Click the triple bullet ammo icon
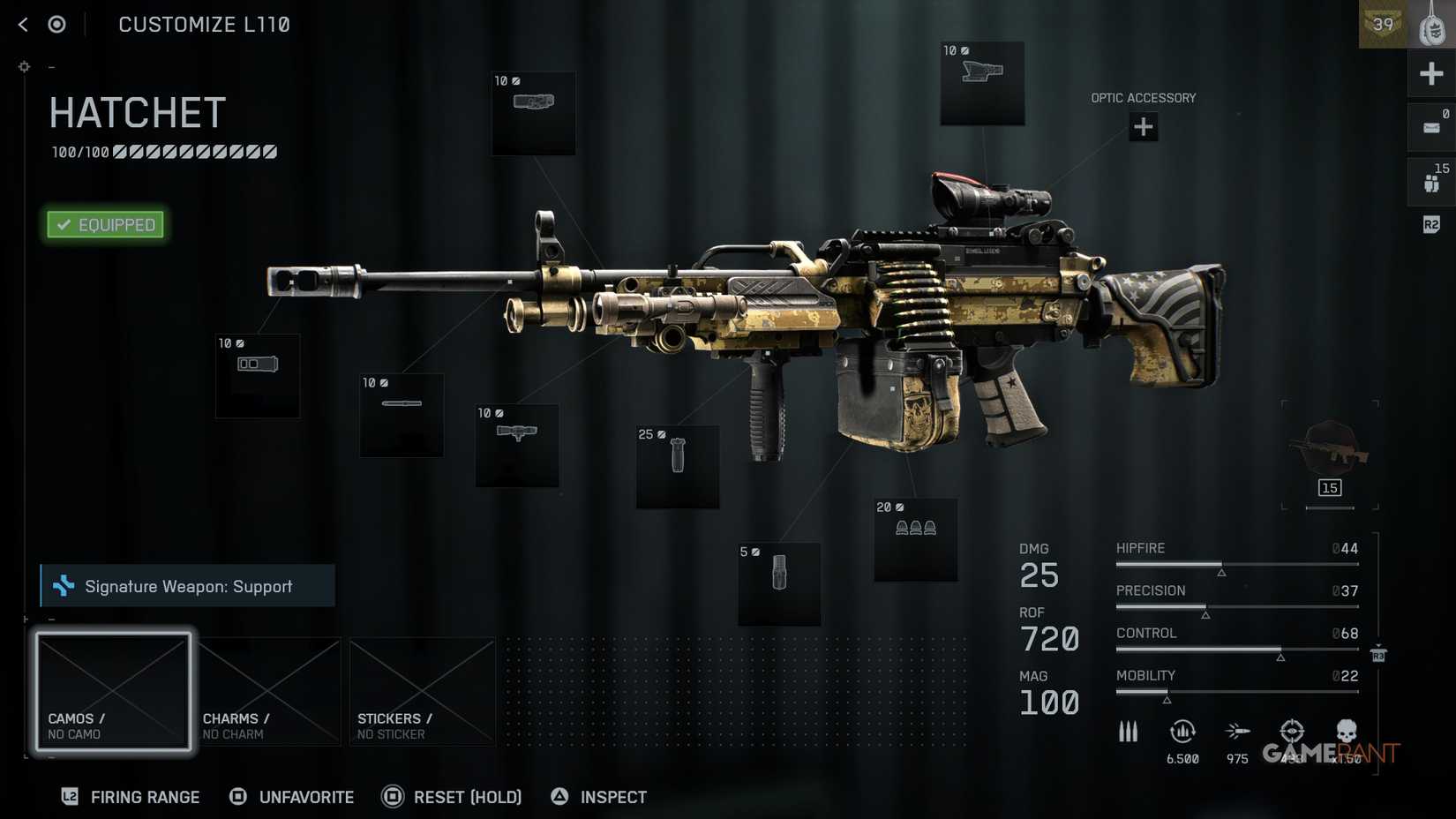 pyautogui.click(x=1129, y=732)
